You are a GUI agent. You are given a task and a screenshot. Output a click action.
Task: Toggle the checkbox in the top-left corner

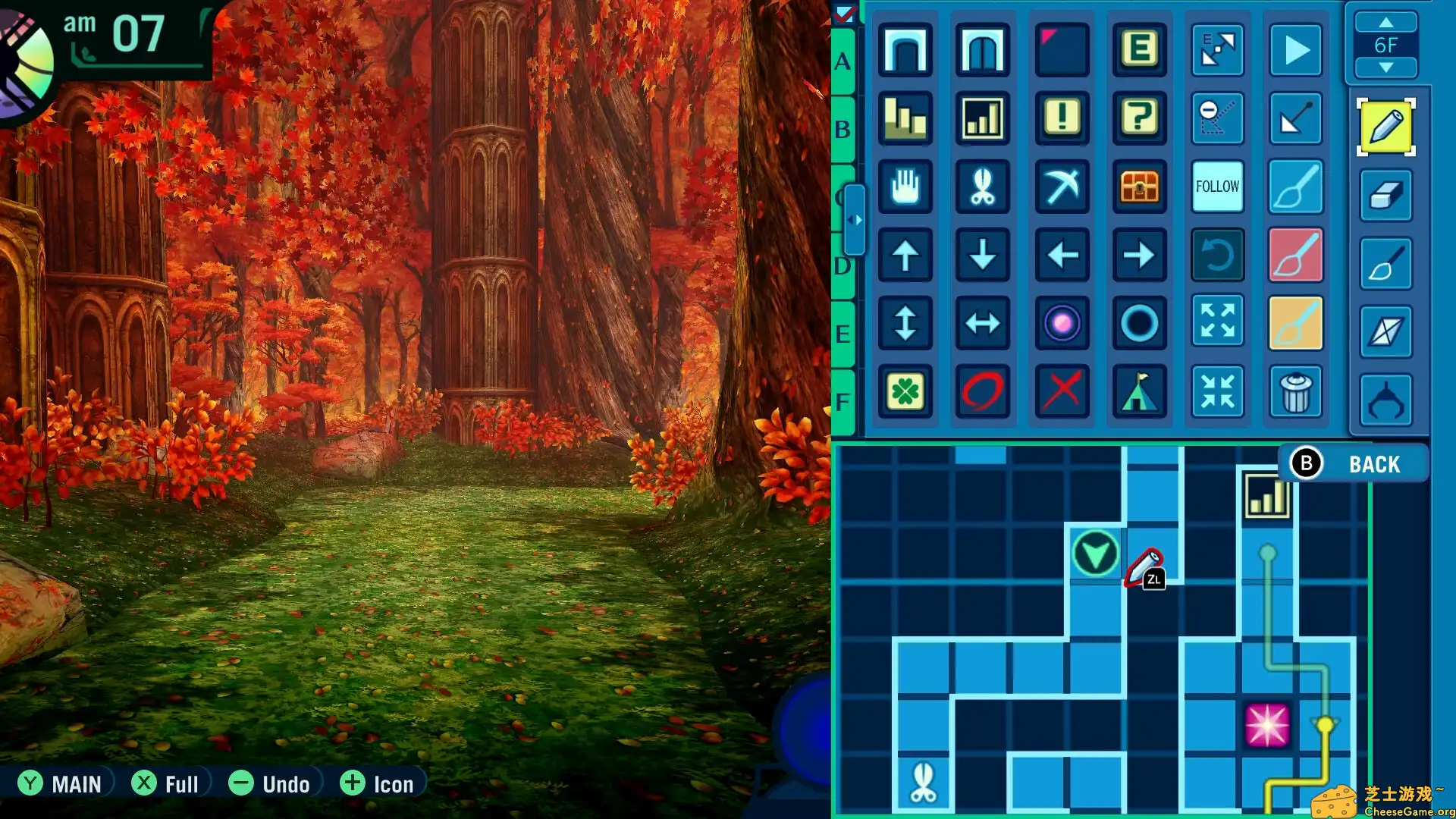(x=844, y=12)
